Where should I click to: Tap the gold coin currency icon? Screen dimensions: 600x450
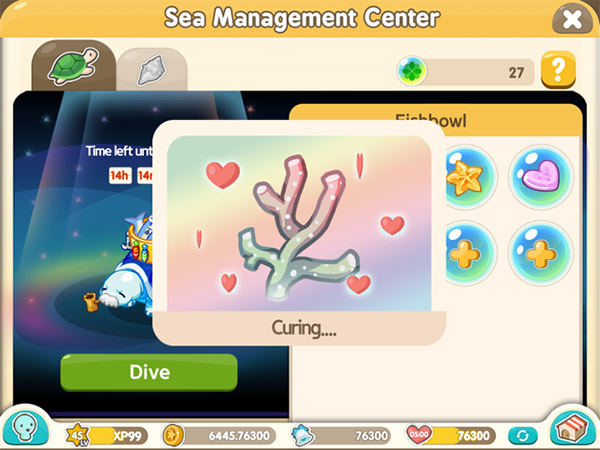pyautogui.click(x=174, y=435)
